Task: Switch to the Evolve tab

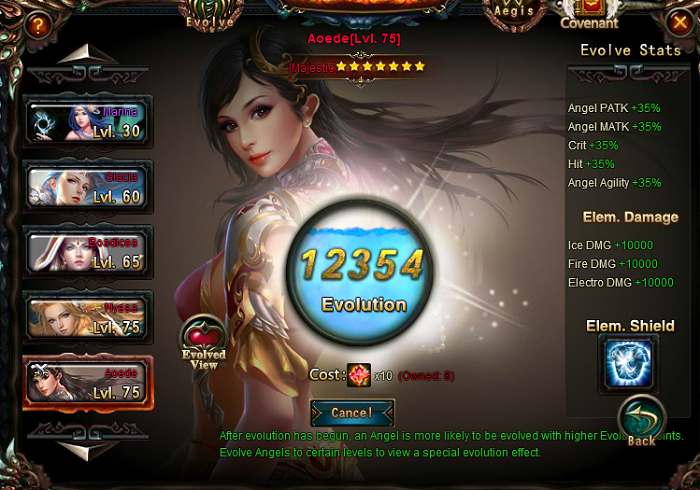Action: click(x=211, y=15)
